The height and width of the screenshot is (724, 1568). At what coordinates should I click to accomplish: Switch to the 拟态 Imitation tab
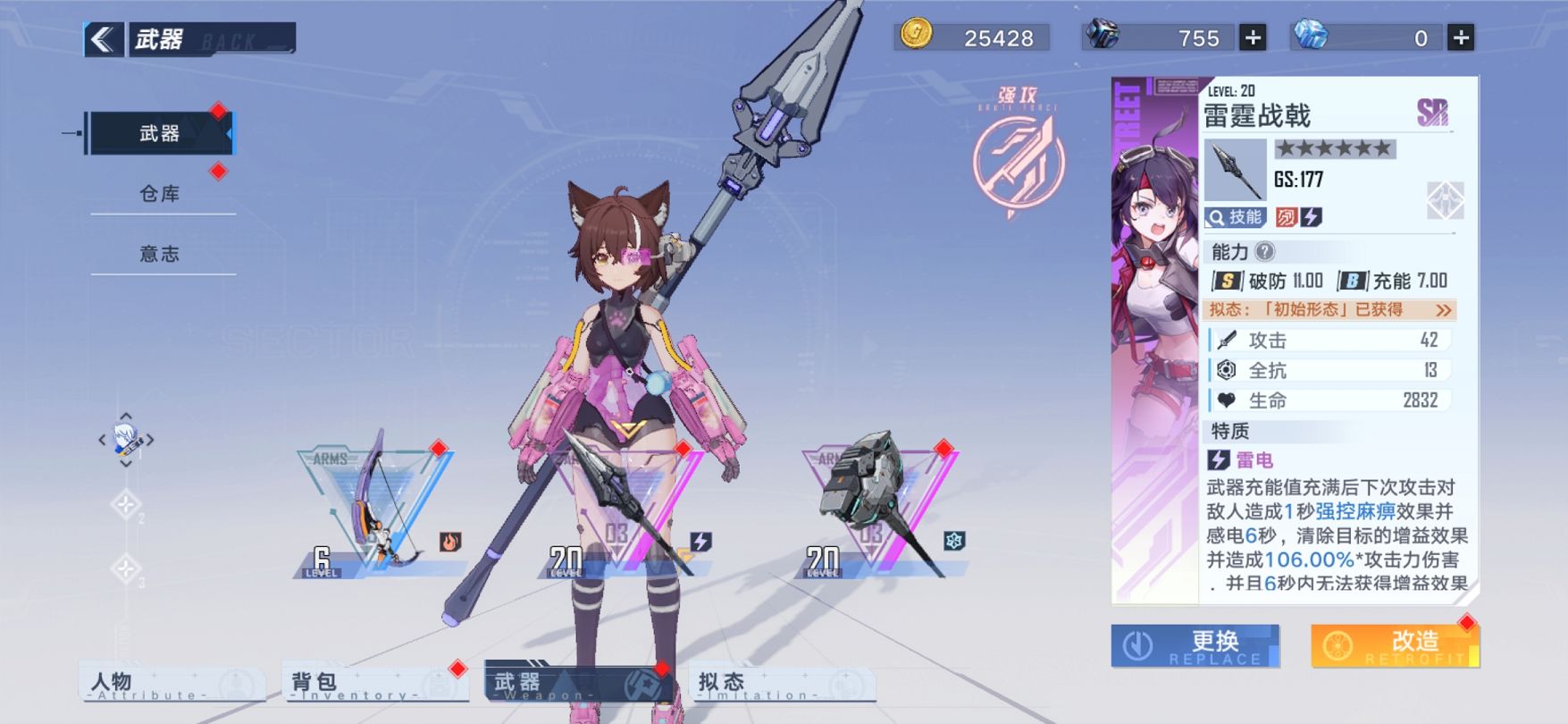click(781, 684)
